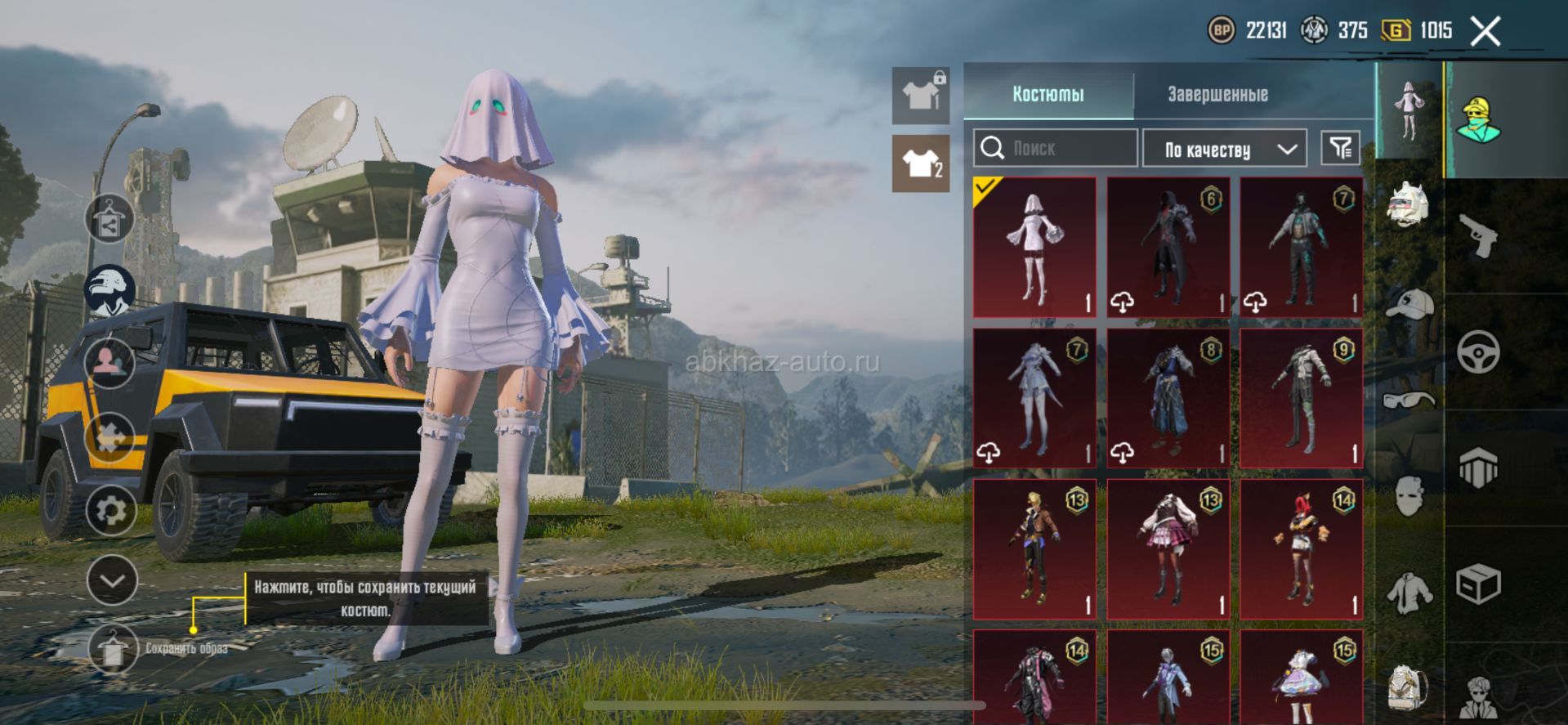The width and height of the screenshot is (1568, 725).
Task: Choose the level 9 costume tile
Action: 1302,398
